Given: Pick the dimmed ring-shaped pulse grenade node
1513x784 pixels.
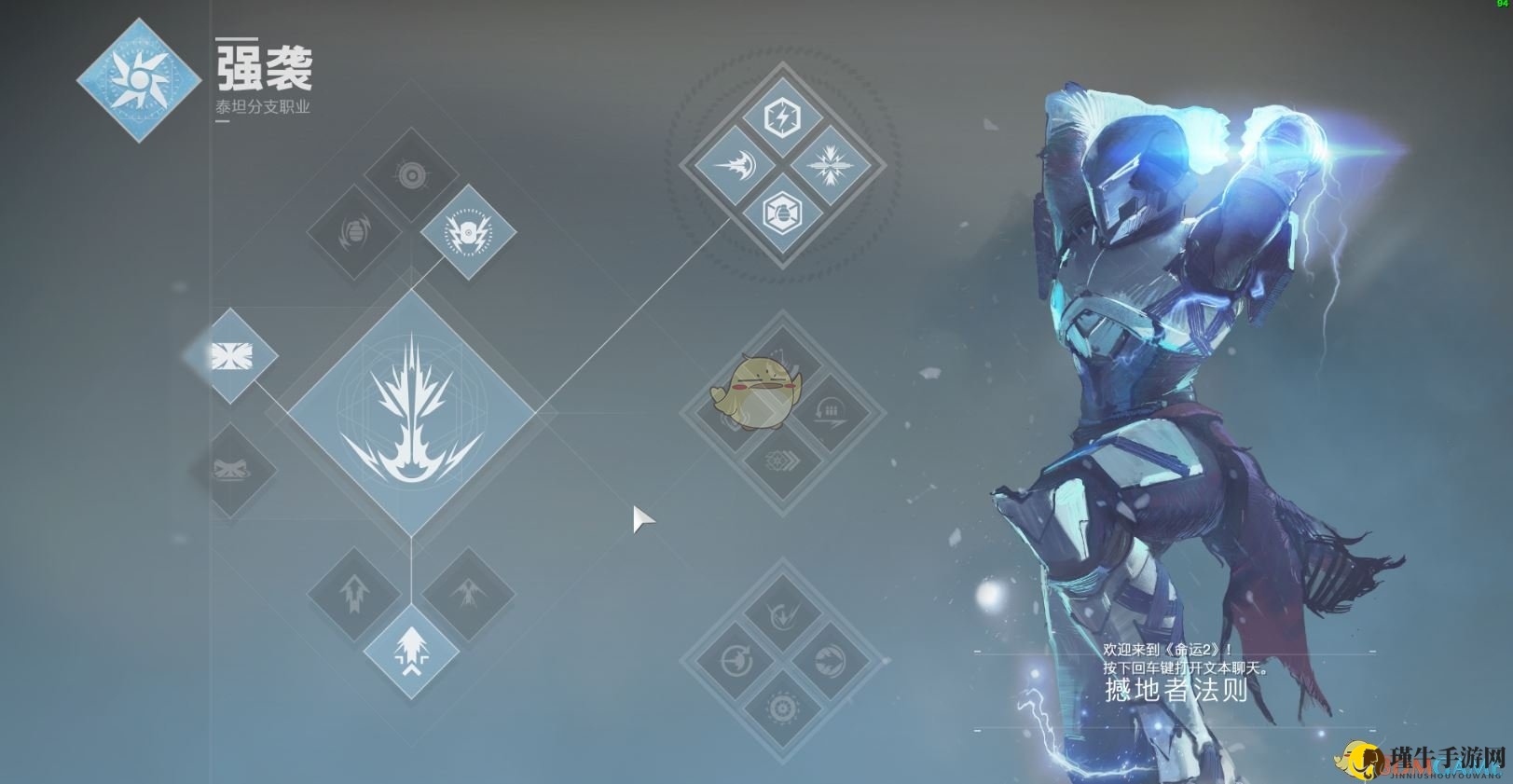Looking at the screenshot, I should (411, 175).
